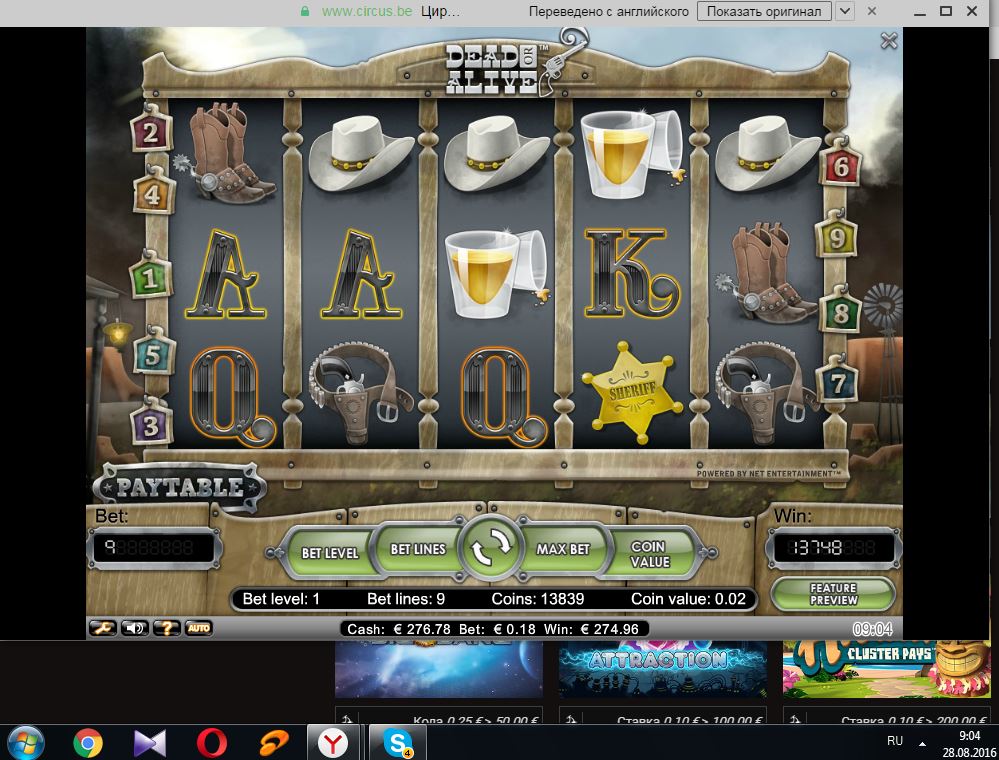Select payline 7 marker
Image resolution: width=999 pixels, height=760 pixels.
(837, 382)
